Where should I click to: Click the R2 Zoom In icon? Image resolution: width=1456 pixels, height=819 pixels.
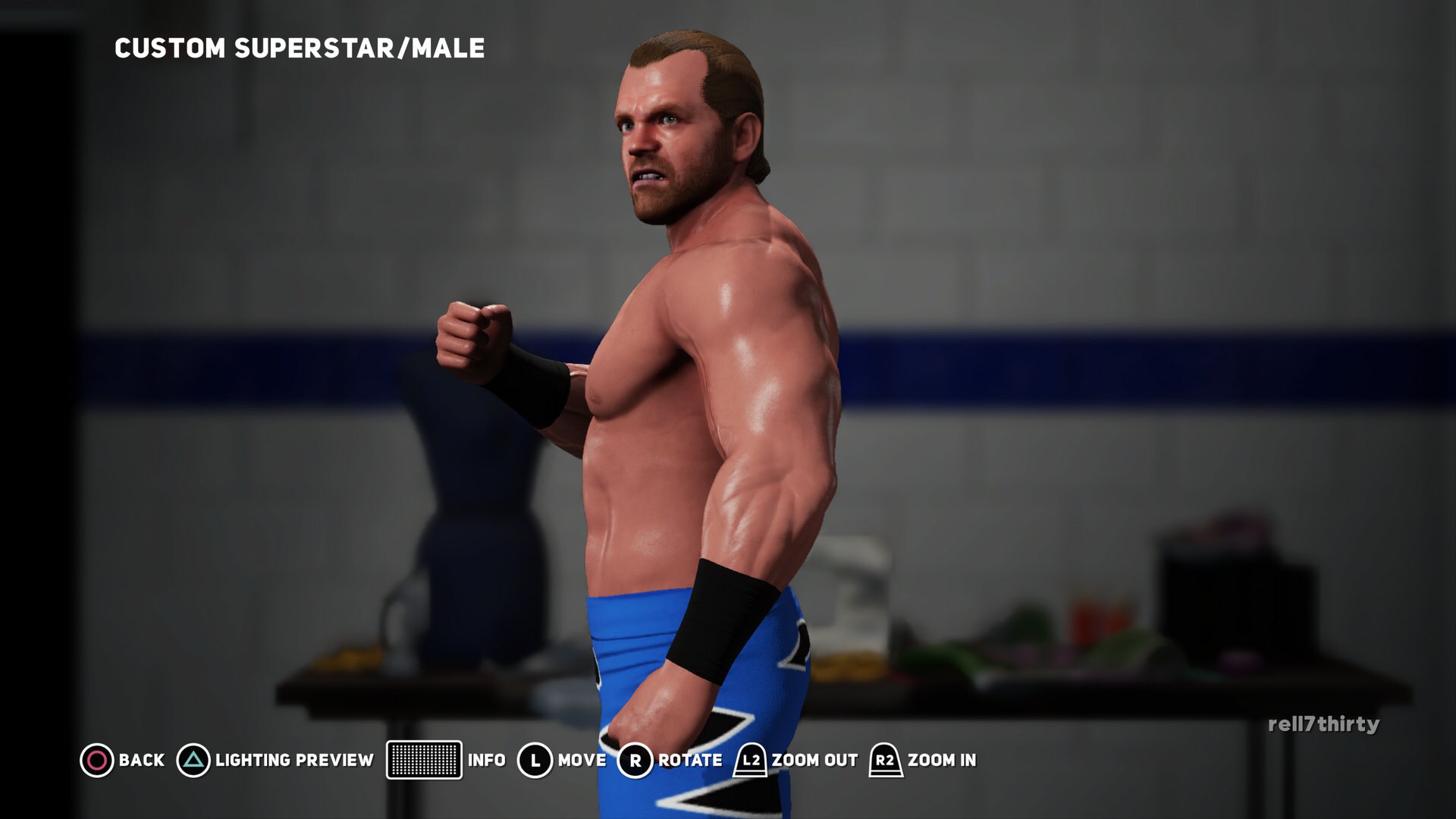[x=884, y=760]
